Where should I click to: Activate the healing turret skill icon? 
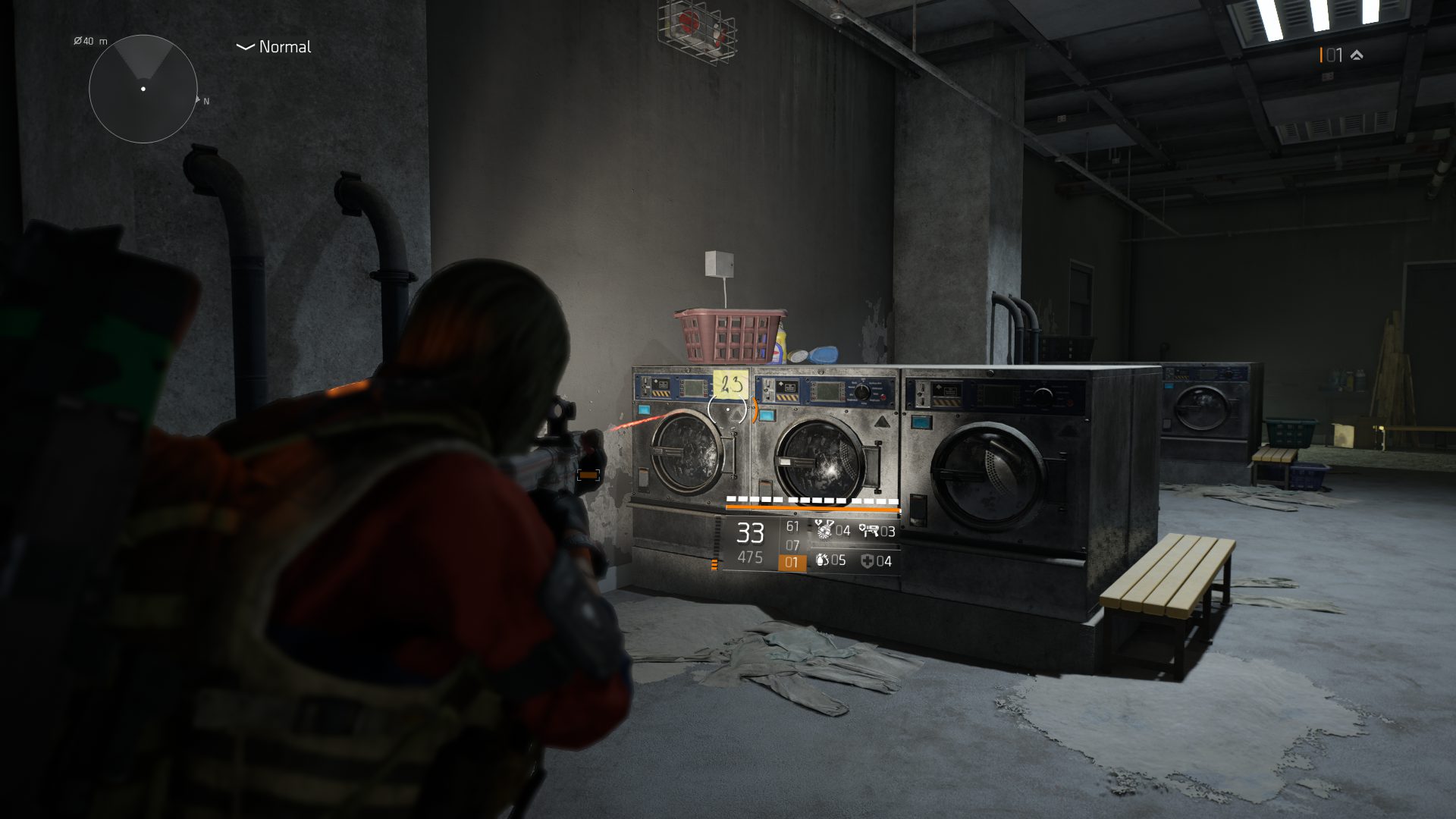click(x=869, y=530)
